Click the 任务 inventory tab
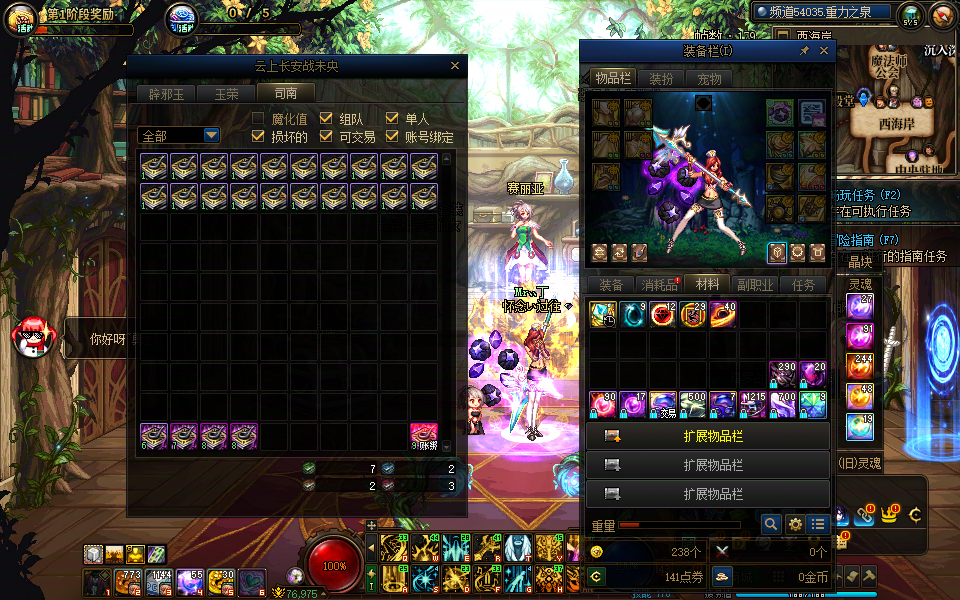 [x=804, y=285]
